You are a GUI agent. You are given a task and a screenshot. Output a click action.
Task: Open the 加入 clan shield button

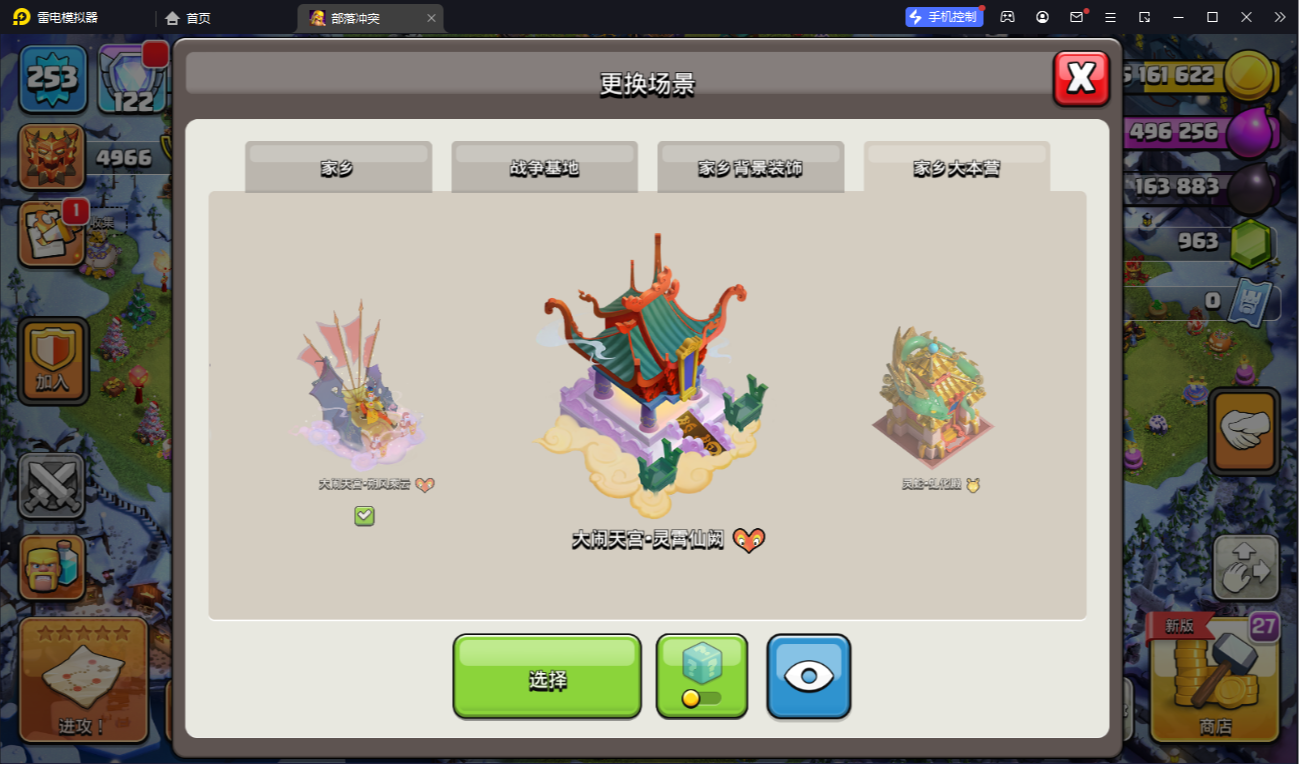click(53, 360)
